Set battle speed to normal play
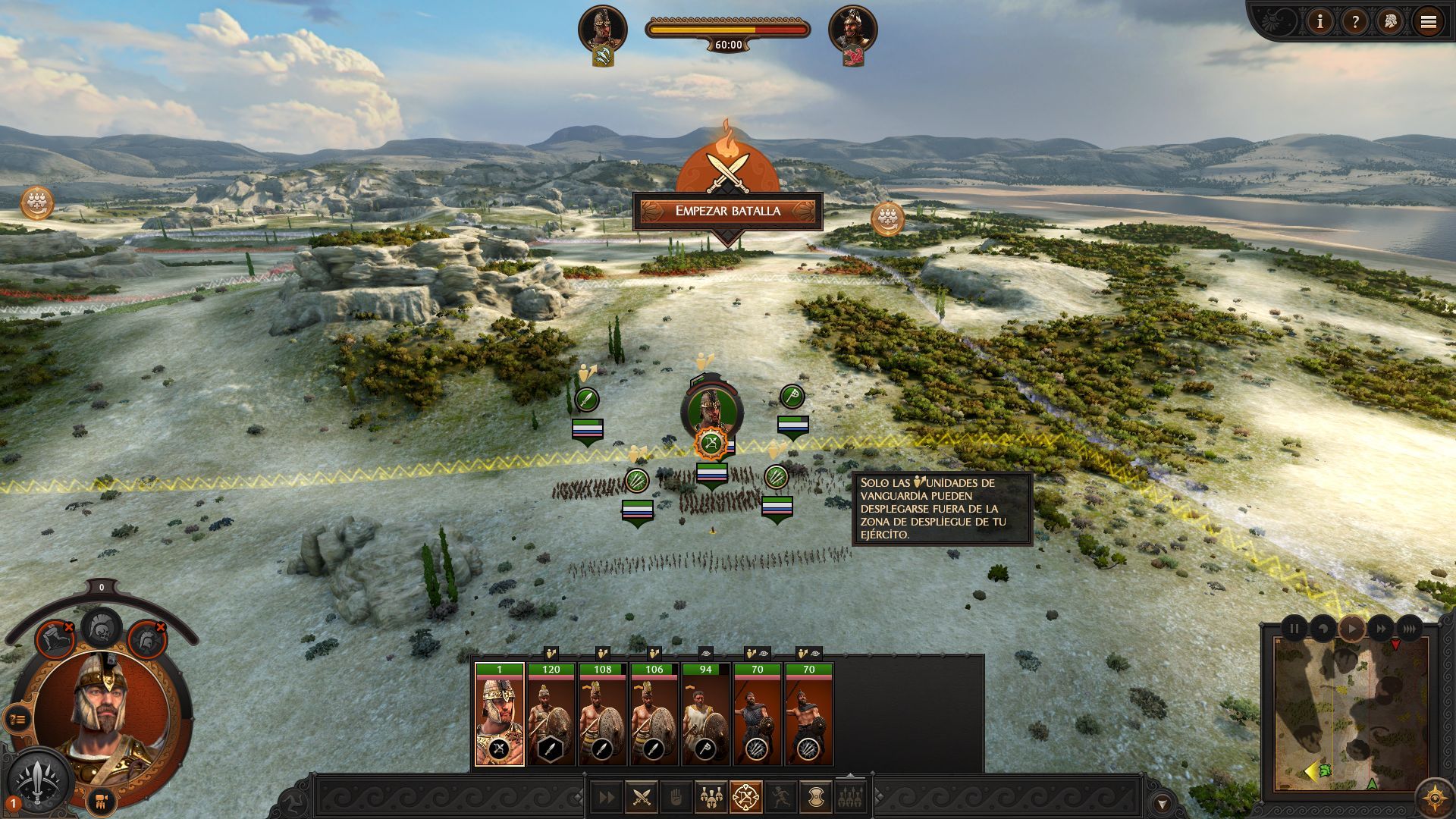Viewport: 1456px width, 819px height. 1351,628
